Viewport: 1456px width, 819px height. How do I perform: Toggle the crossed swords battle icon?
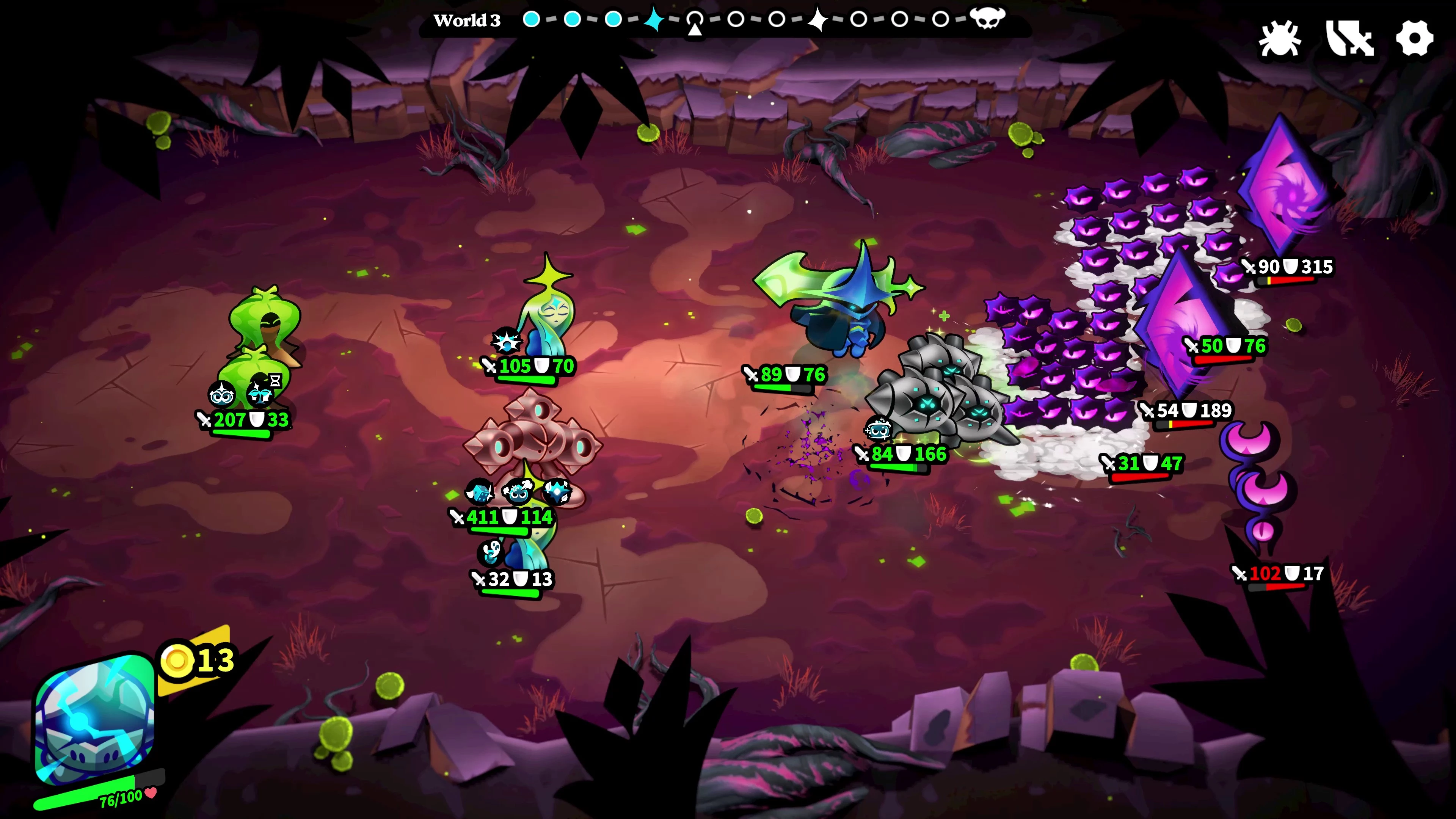click(x=1349, y=38)
